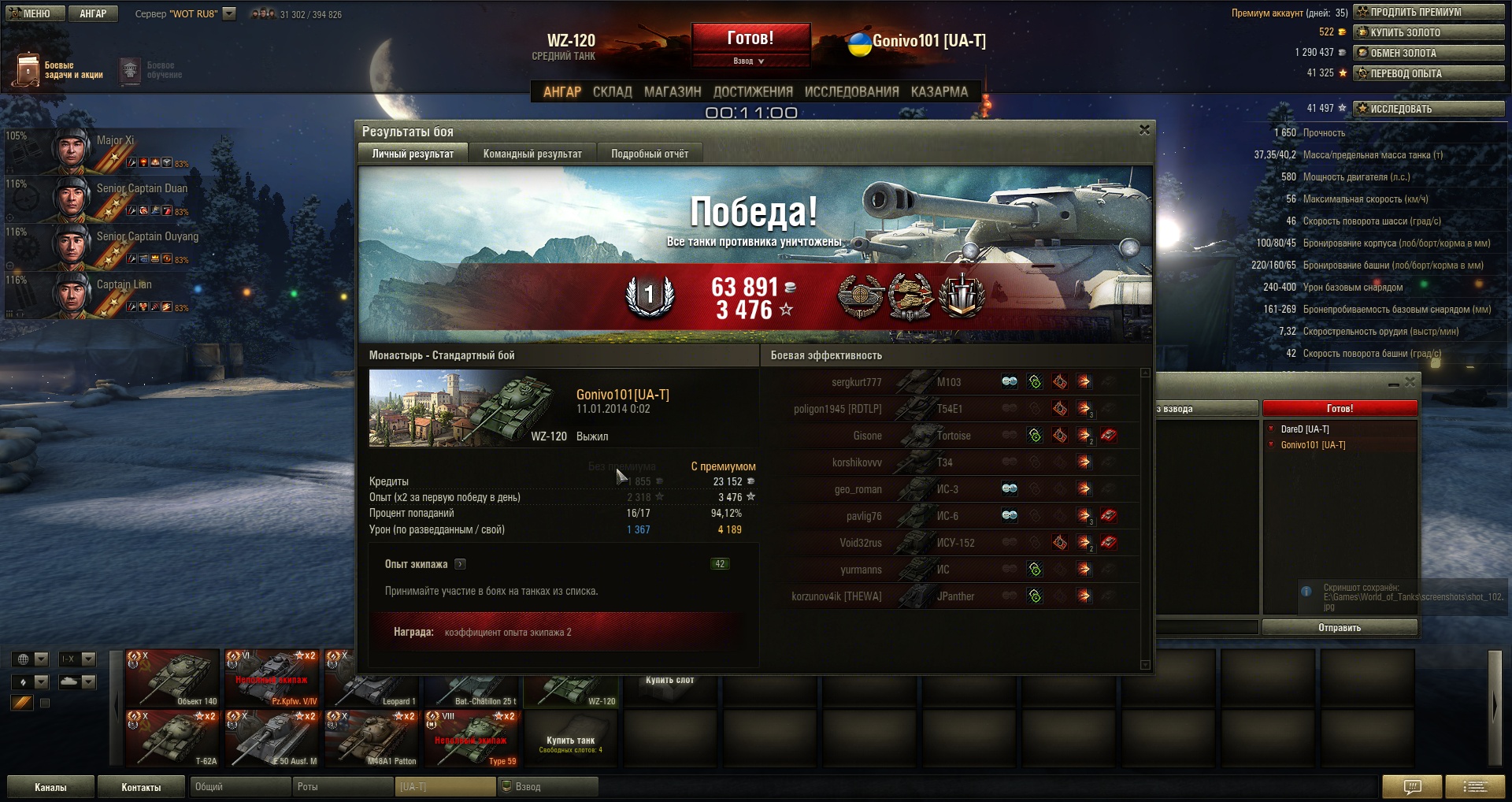This screenshot has width=1512, height=802.
Task: Click the red Готов! button at top
Action: 750,39
